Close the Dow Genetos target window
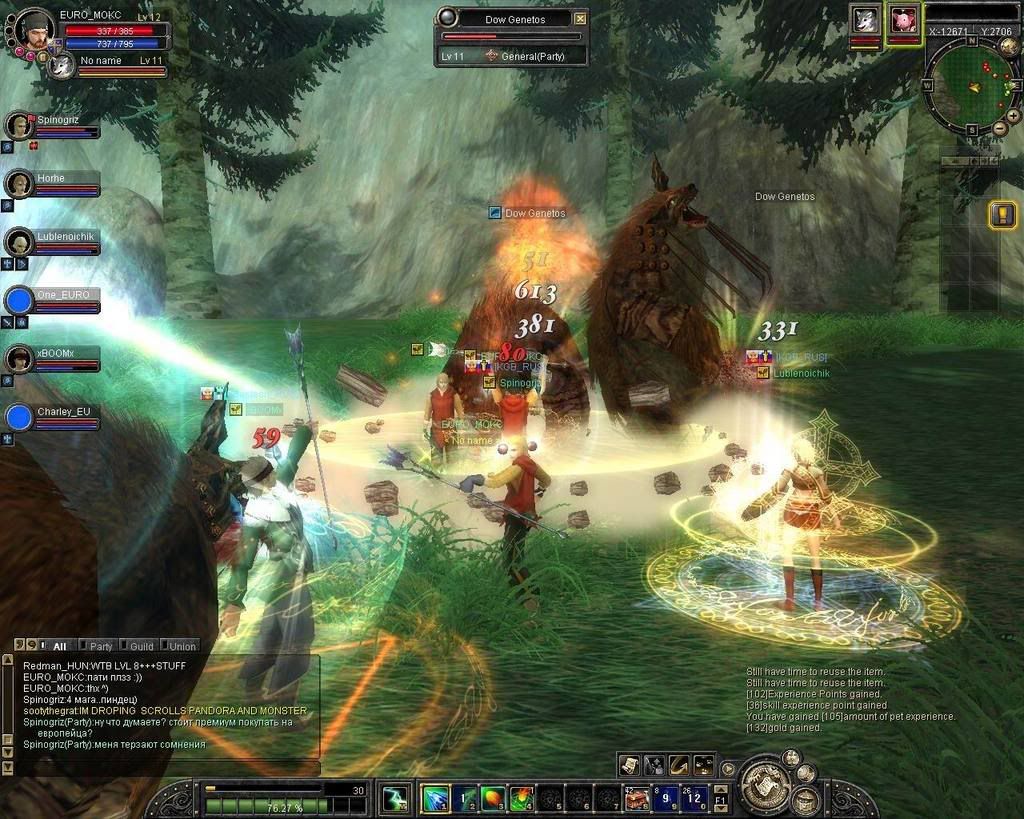 (x=581, y=18)
